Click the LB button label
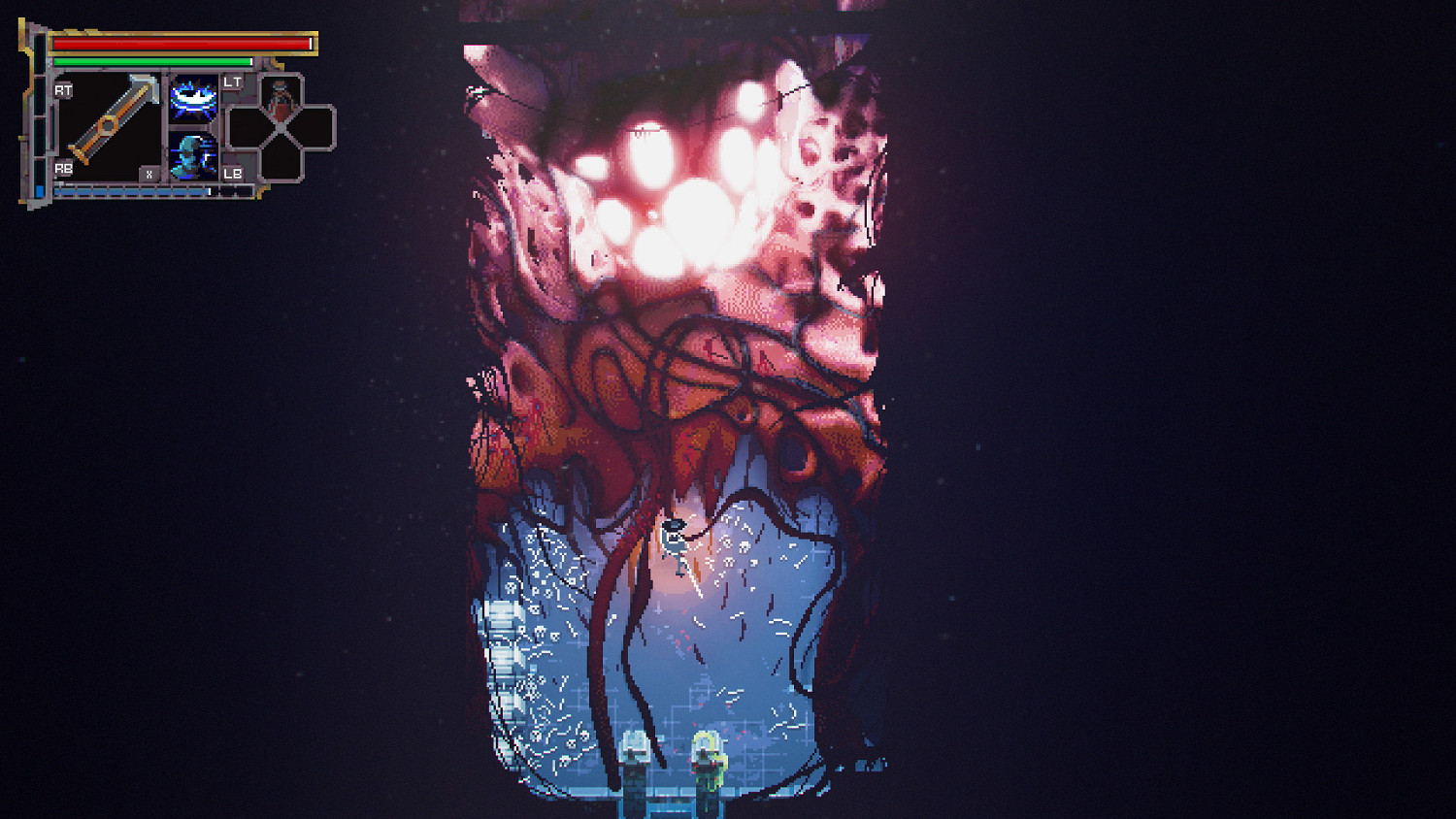This screenshot has width=1456, height=819. 231,175
